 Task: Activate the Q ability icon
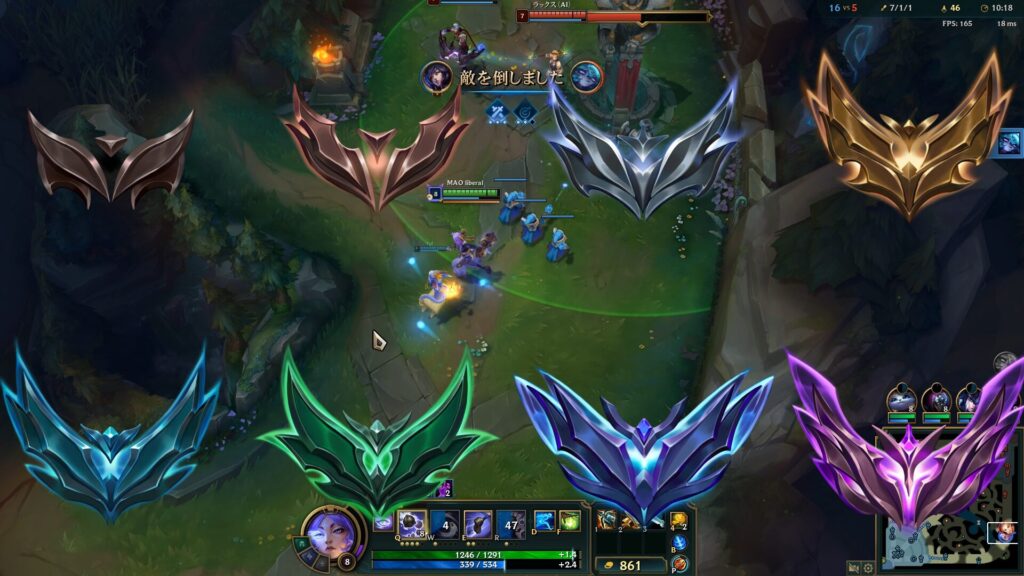pyautogui.click(x=412, y=523)
